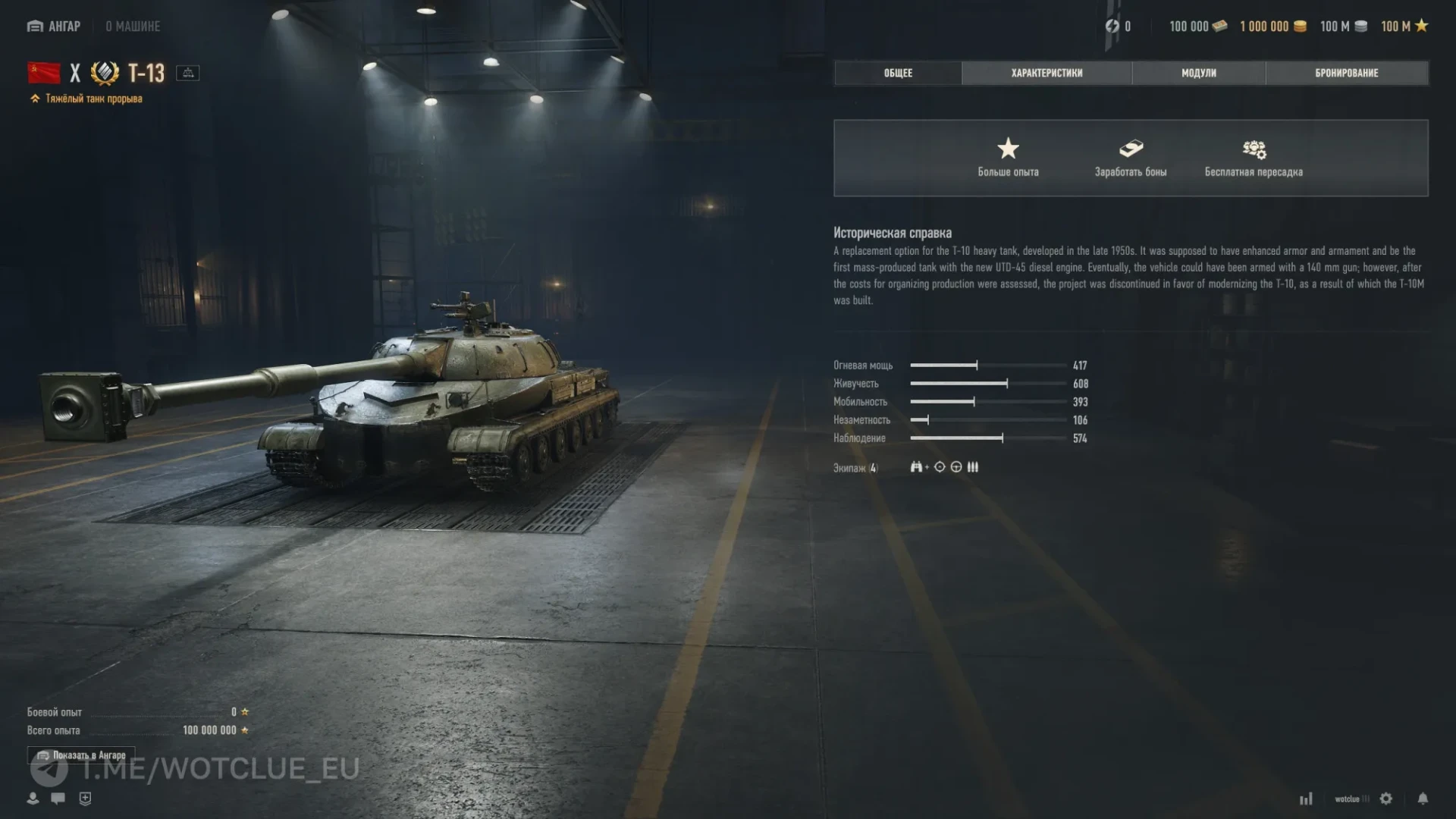This screenshot has height=819, width=1456.
Task: Open the chat speech bubble
Action: pos(58,799)
